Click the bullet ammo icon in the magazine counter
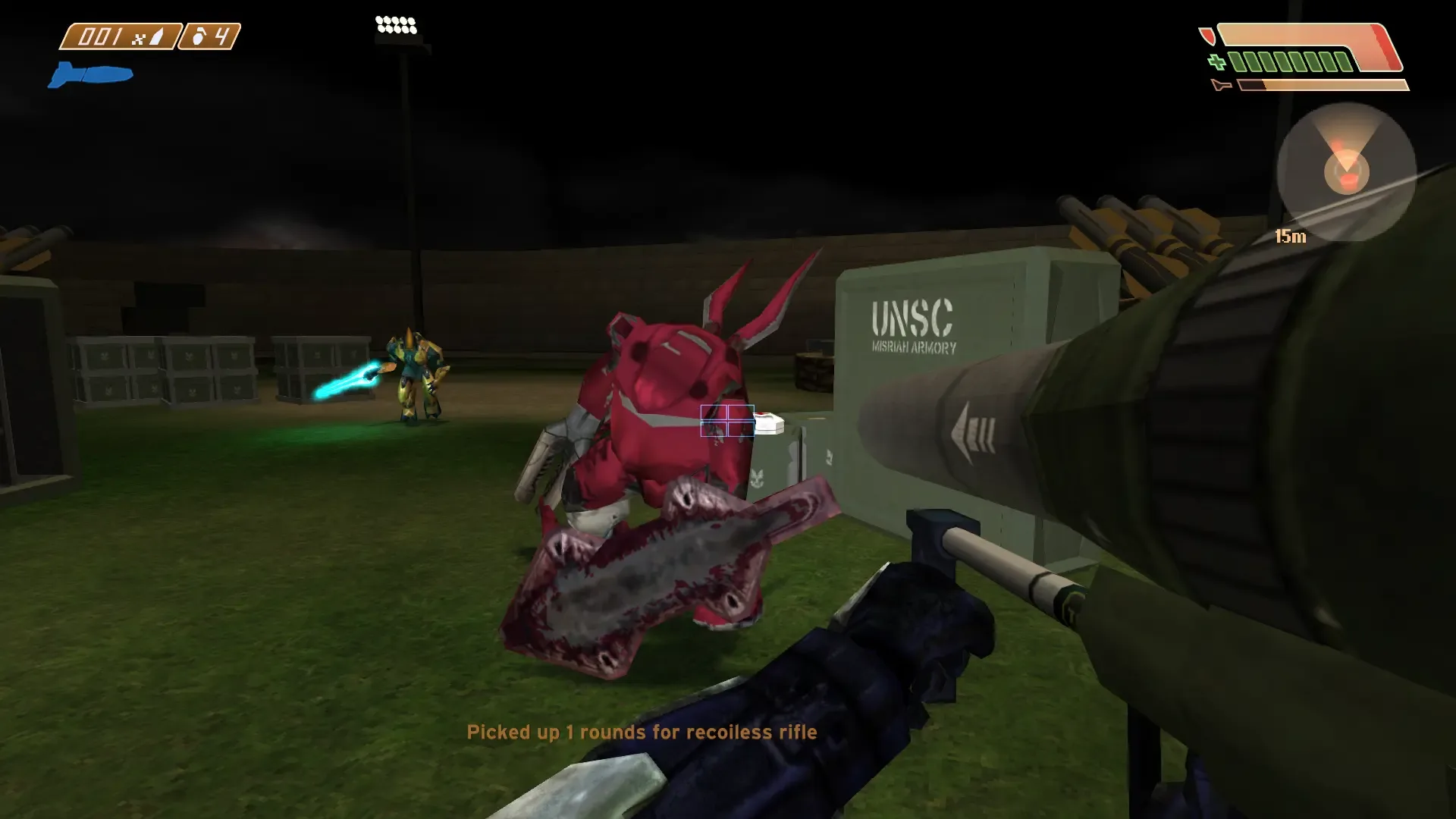This screenshot has width=1456, height=819. [x=155, y=36]
